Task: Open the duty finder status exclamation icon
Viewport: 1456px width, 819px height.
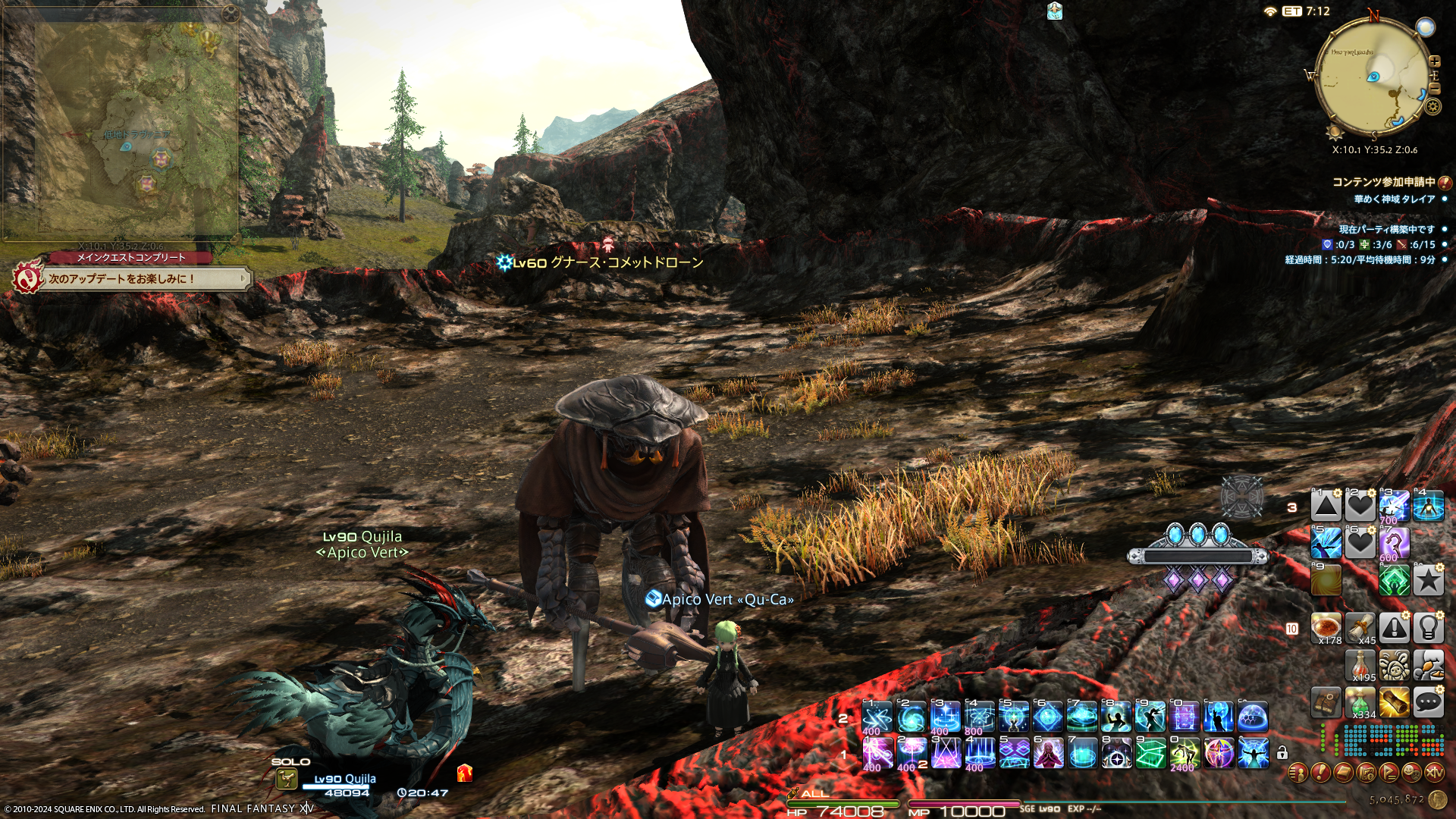Action: pyautogui.click(x=1445, y=183)
